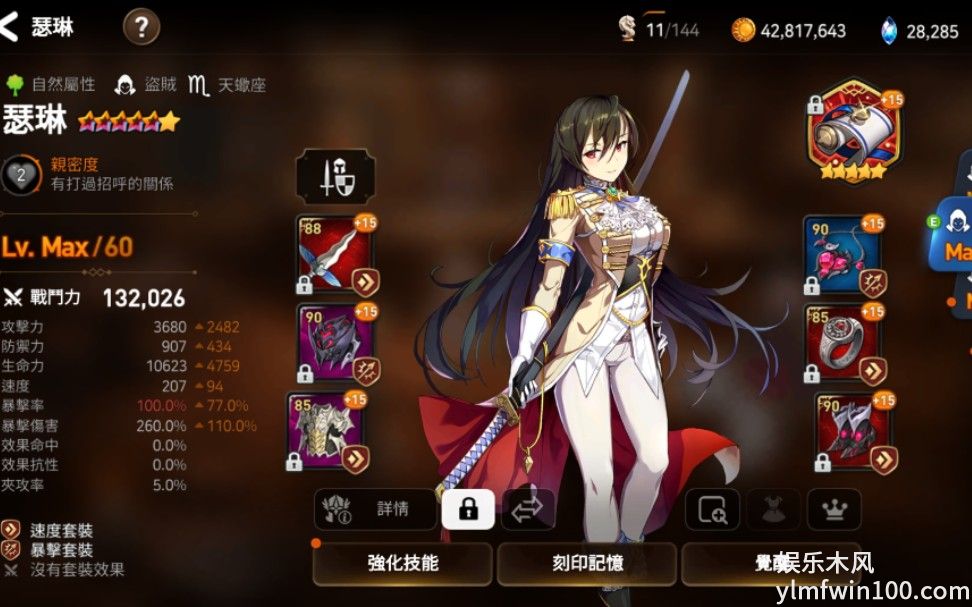Open the question mark help button
Screen dimensions: 972x607
[141, 27]
